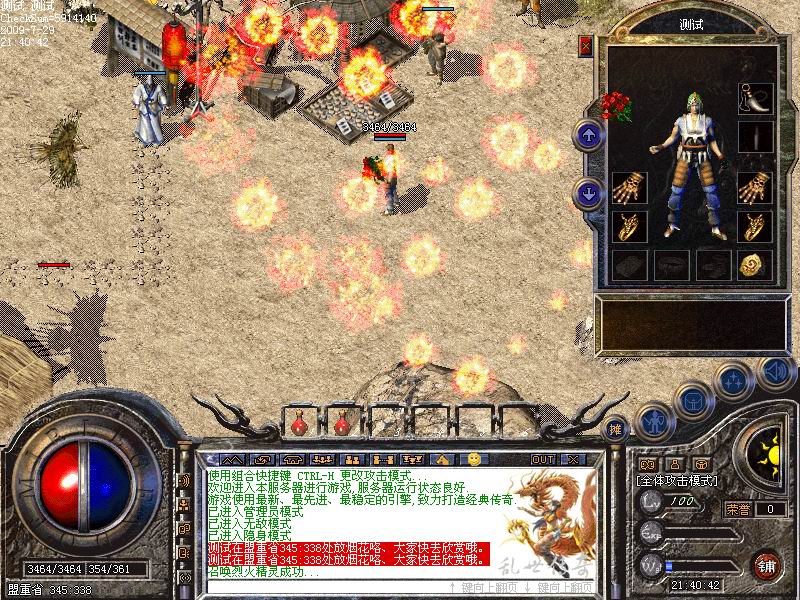The image size is (800, 600).
Task: Use the second red potion in belt
Action: (x=341, y=425)
